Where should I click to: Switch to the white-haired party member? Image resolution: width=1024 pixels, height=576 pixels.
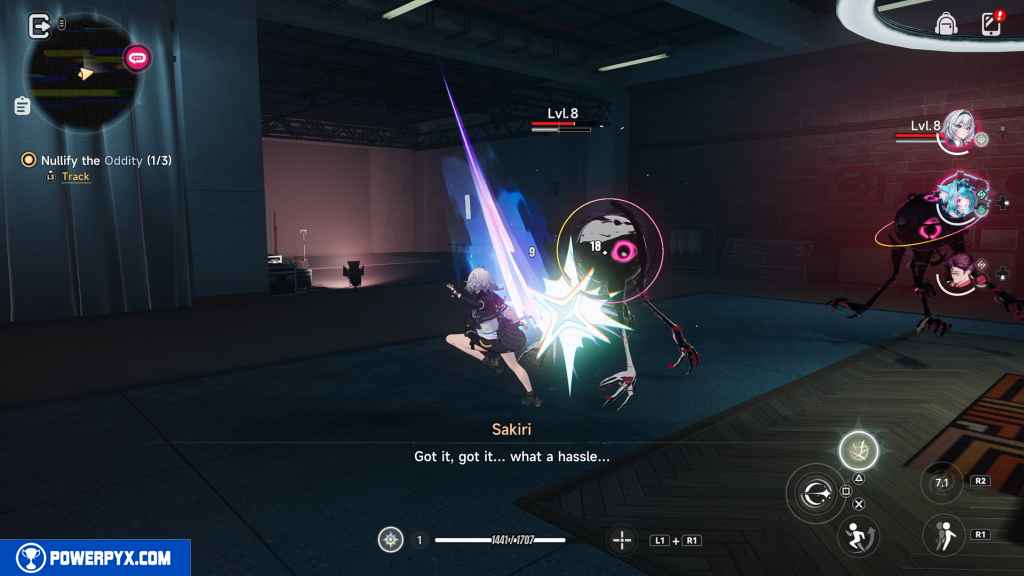[957, 131]
